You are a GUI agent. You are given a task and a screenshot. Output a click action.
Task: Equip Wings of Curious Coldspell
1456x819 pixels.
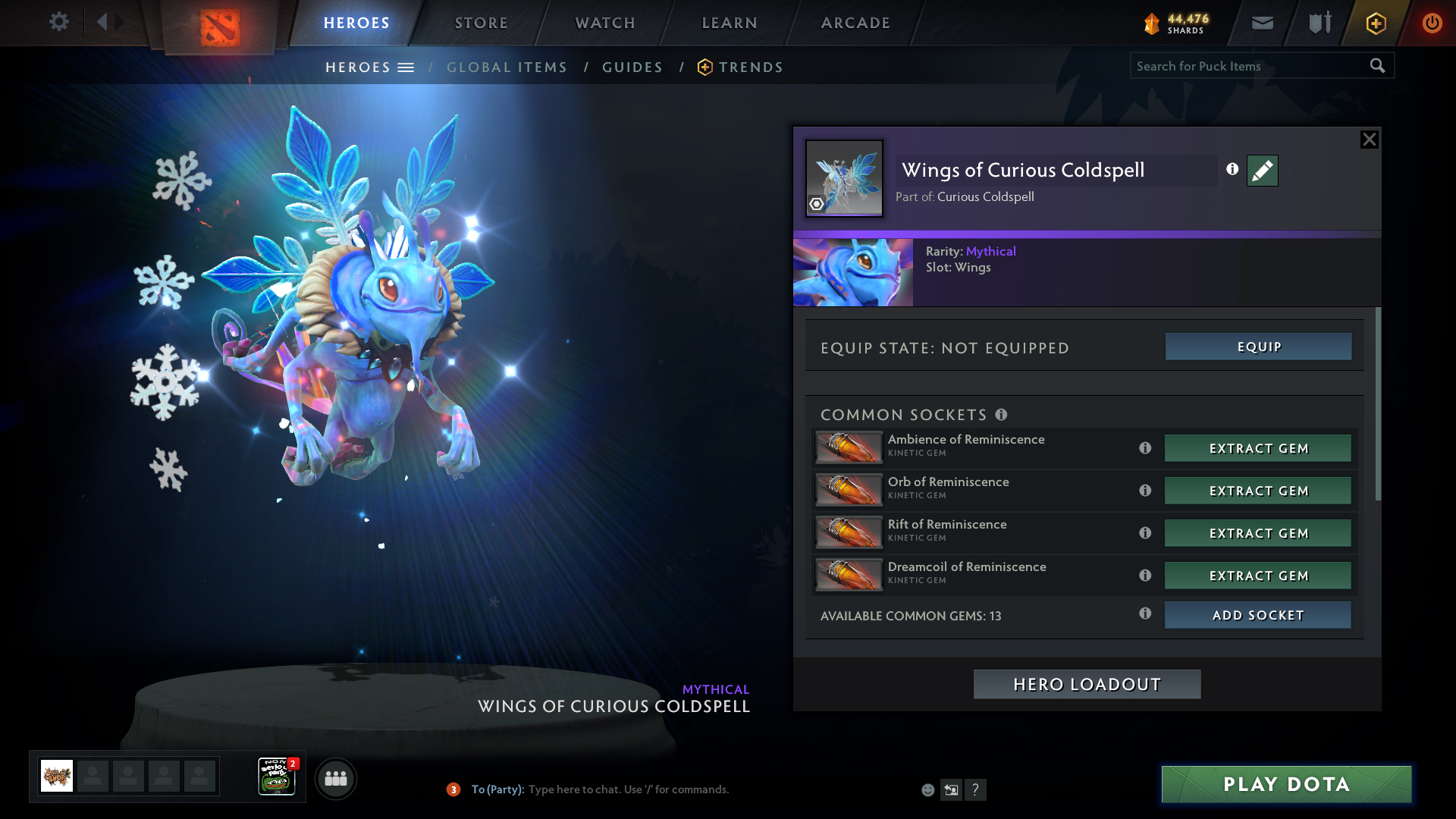(x=1258, y=347)
